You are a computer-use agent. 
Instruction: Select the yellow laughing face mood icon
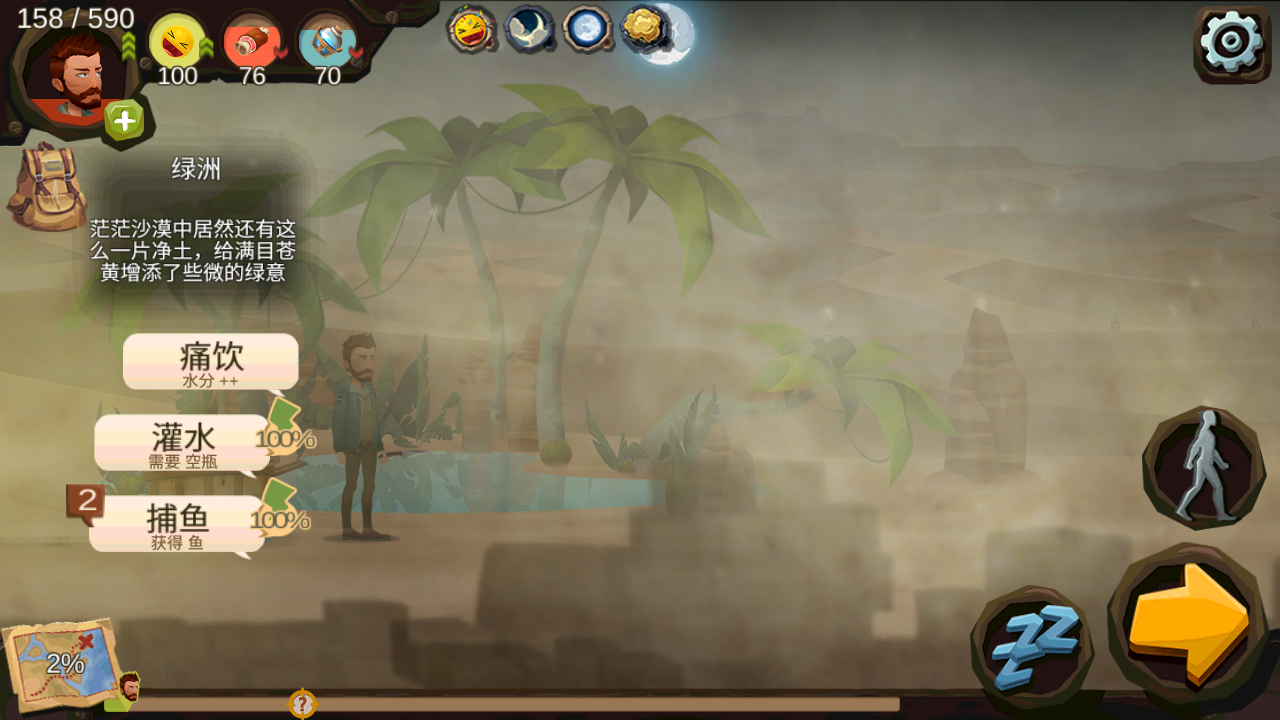[177, 43]
